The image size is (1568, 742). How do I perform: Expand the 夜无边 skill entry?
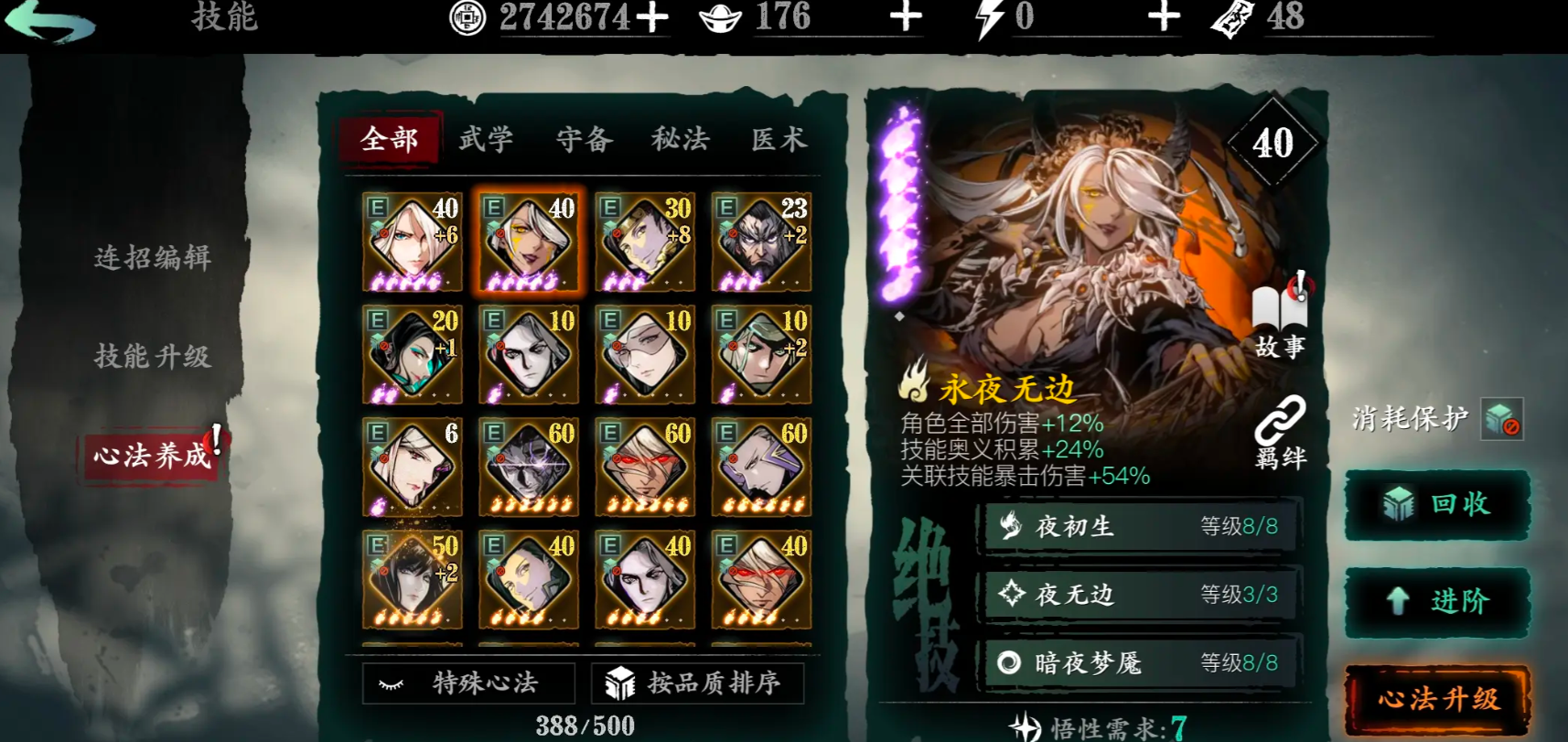coord(1137,595)
